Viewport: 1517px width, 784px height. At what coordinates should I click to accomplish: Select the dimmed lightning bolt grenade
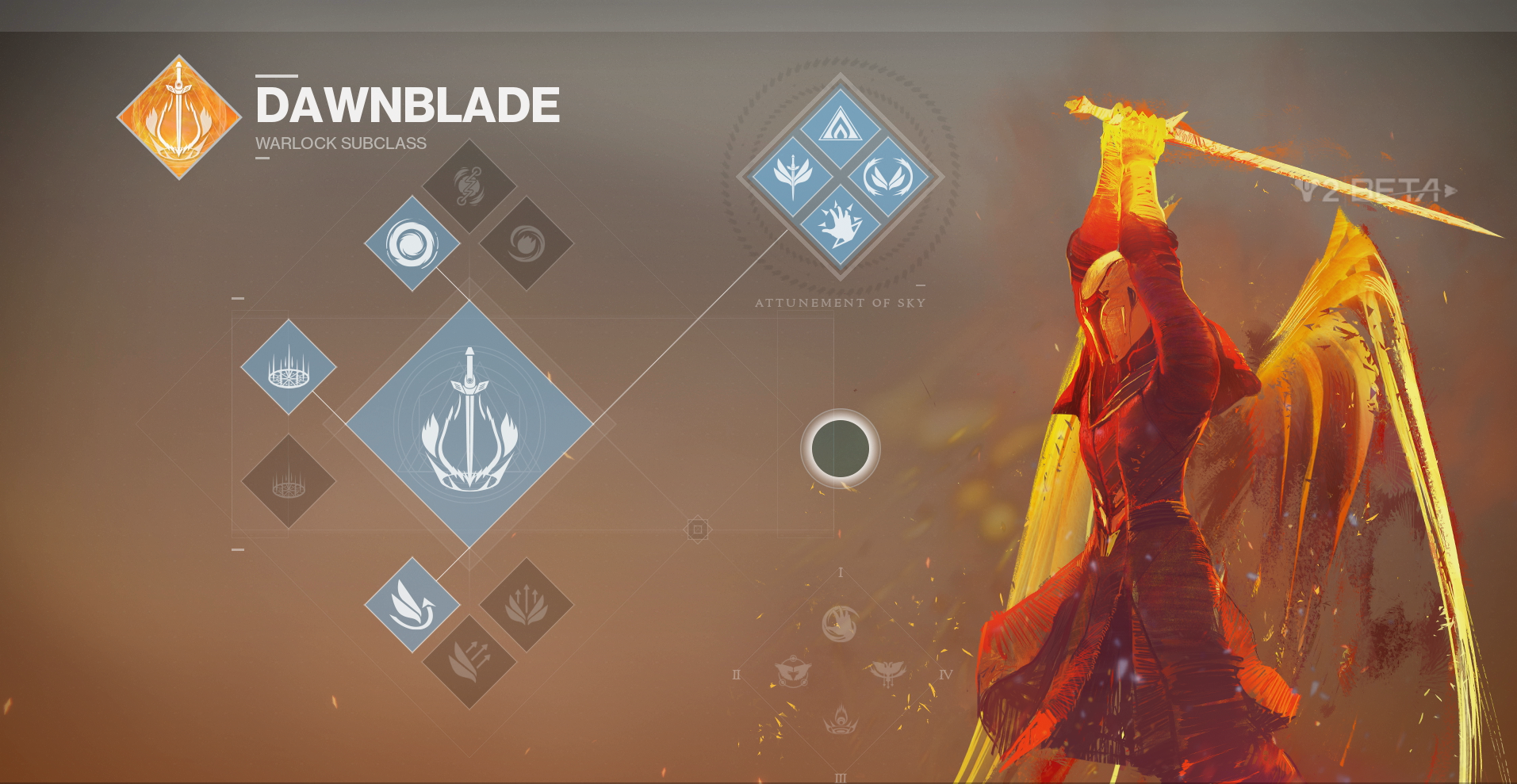(469, 186)
